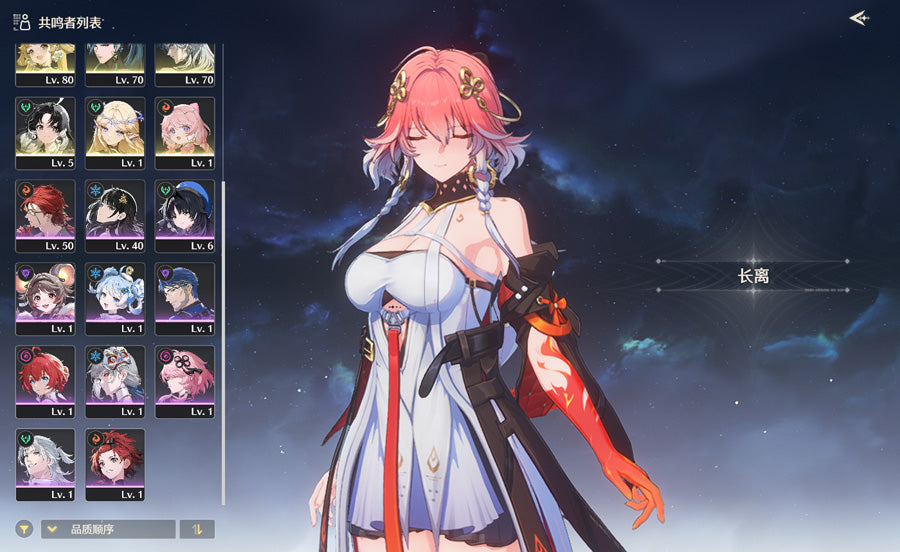Open the yellow funnel filter
Screen dimensions: 900x552
point(24,529)
